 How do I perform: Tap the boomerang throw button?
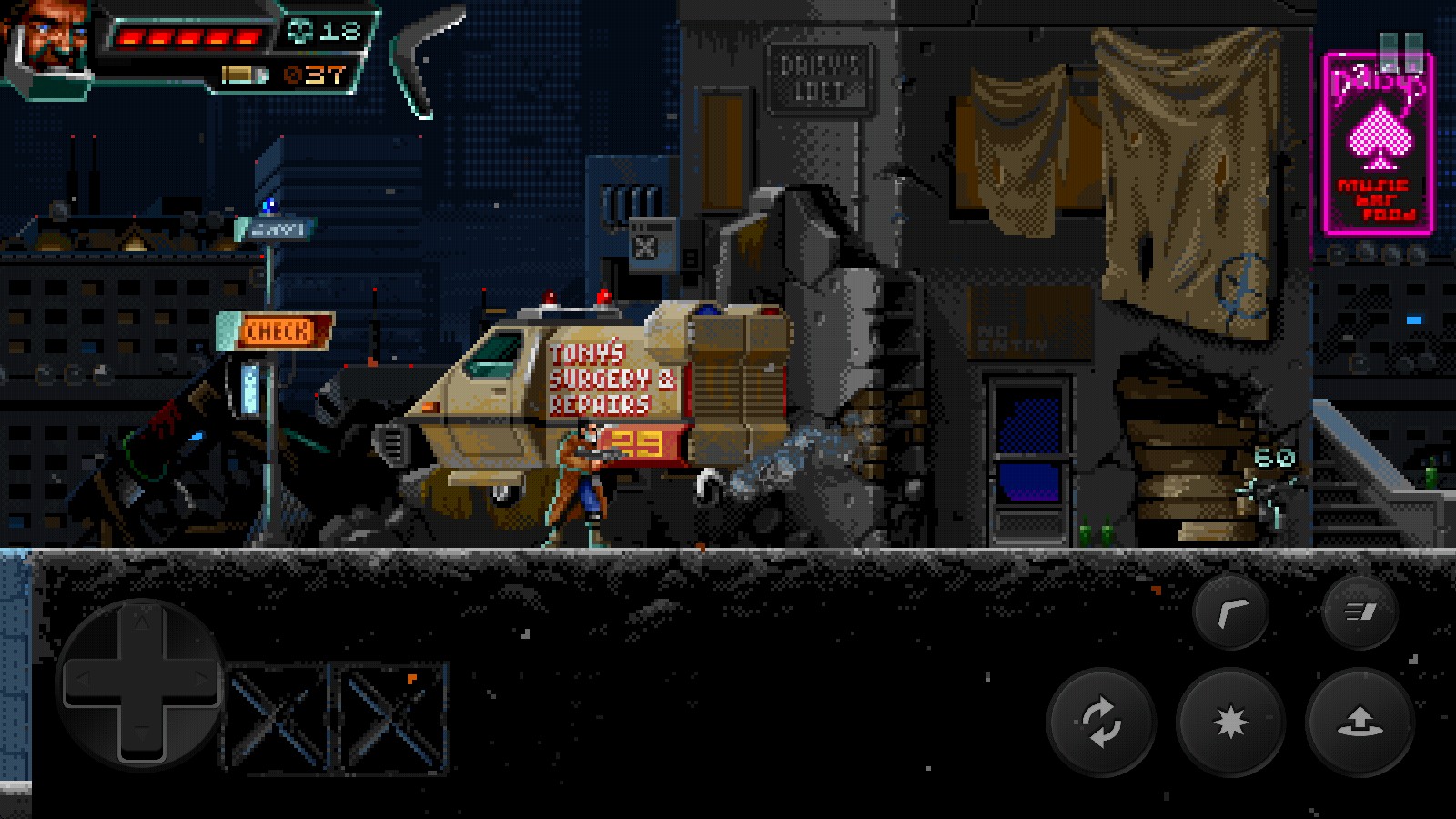(x=1230, y=612)
